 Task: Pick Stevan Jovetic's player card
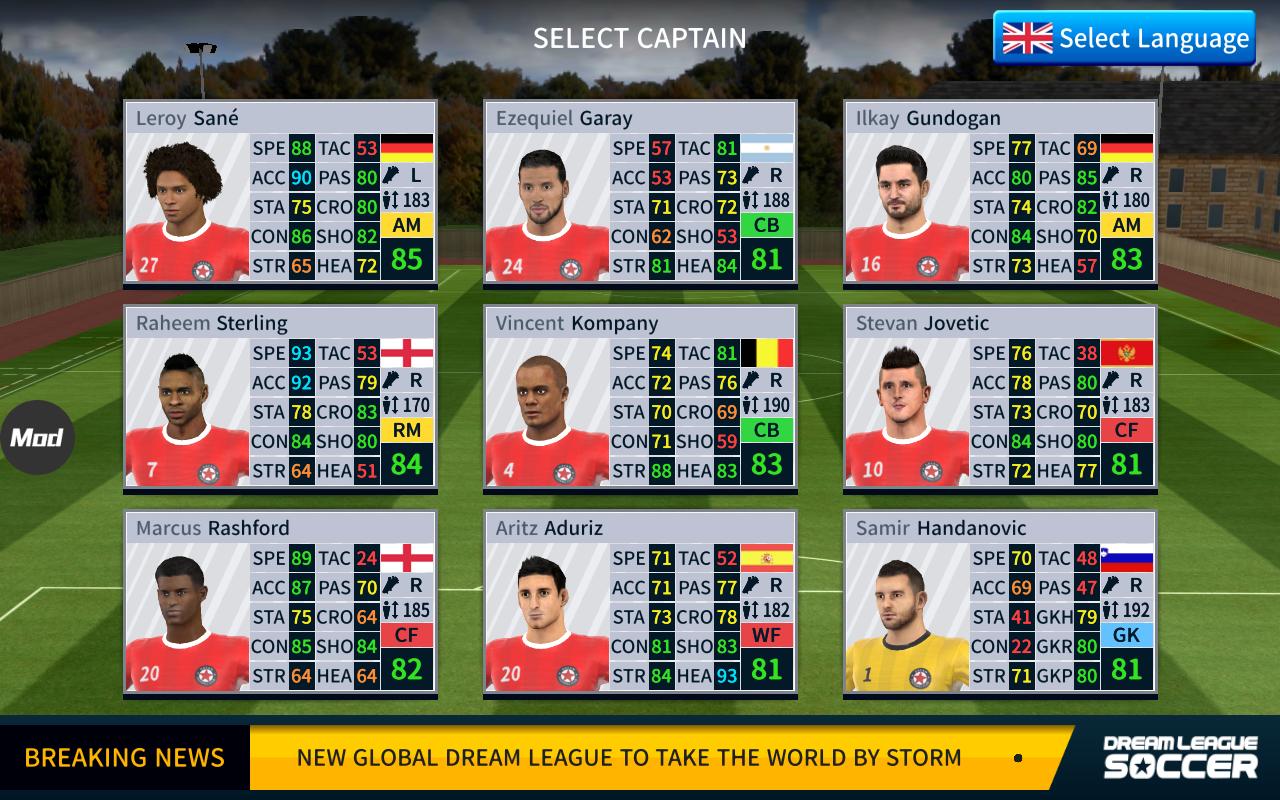coord(1000,398)
